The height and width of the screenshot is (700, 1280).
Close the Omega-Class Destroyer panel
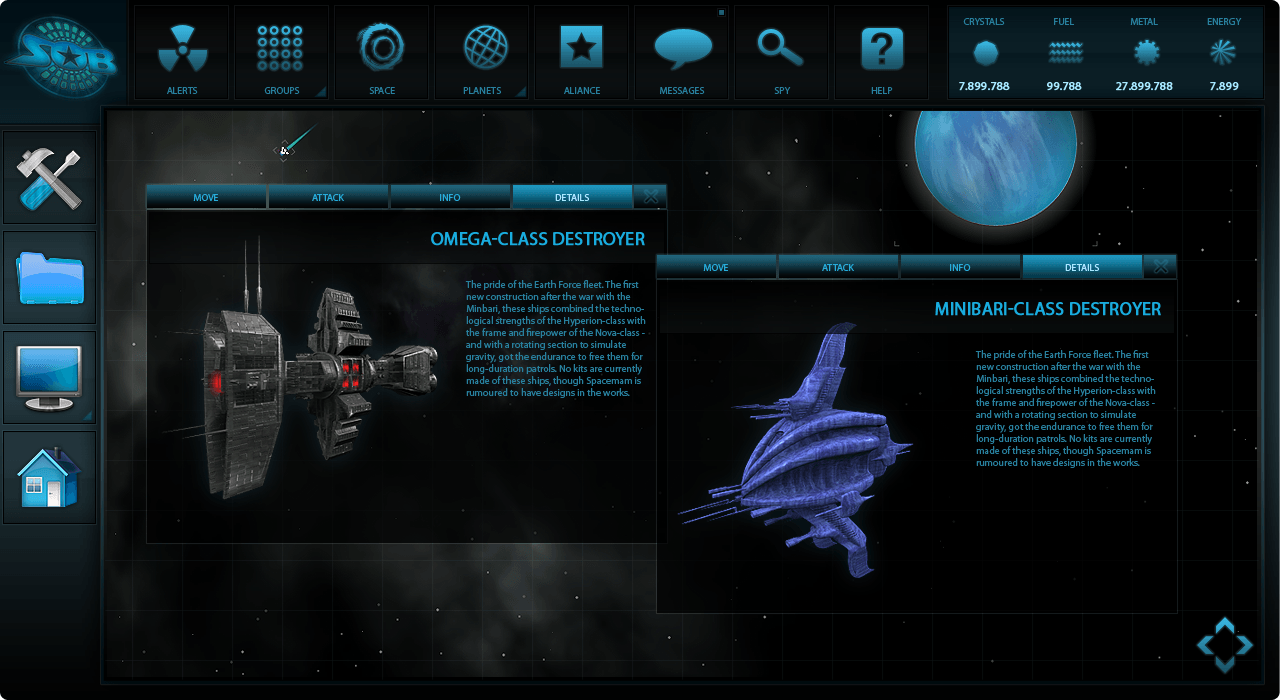click(x=651, y=197)
